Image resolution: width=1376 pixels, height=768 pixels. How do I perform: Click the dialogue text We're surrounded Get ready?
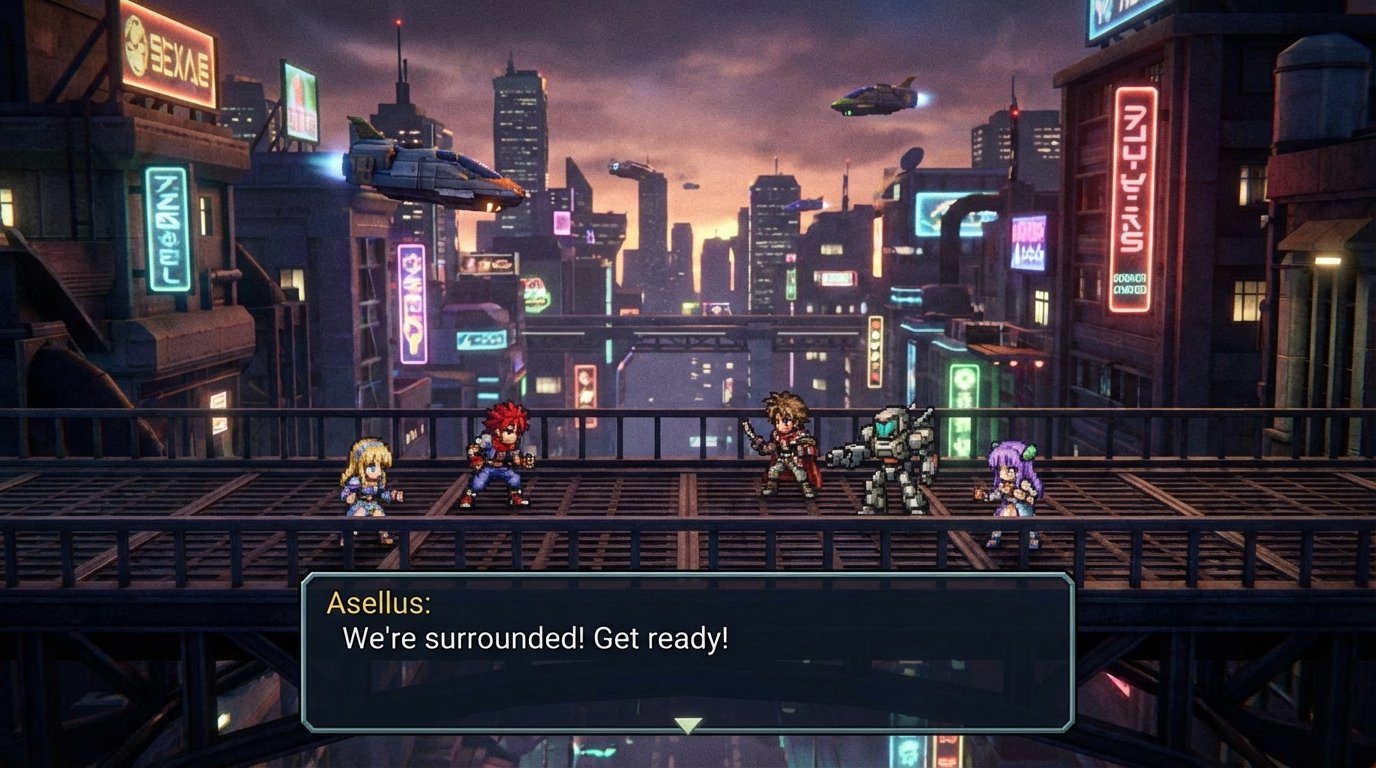[536, 636]
